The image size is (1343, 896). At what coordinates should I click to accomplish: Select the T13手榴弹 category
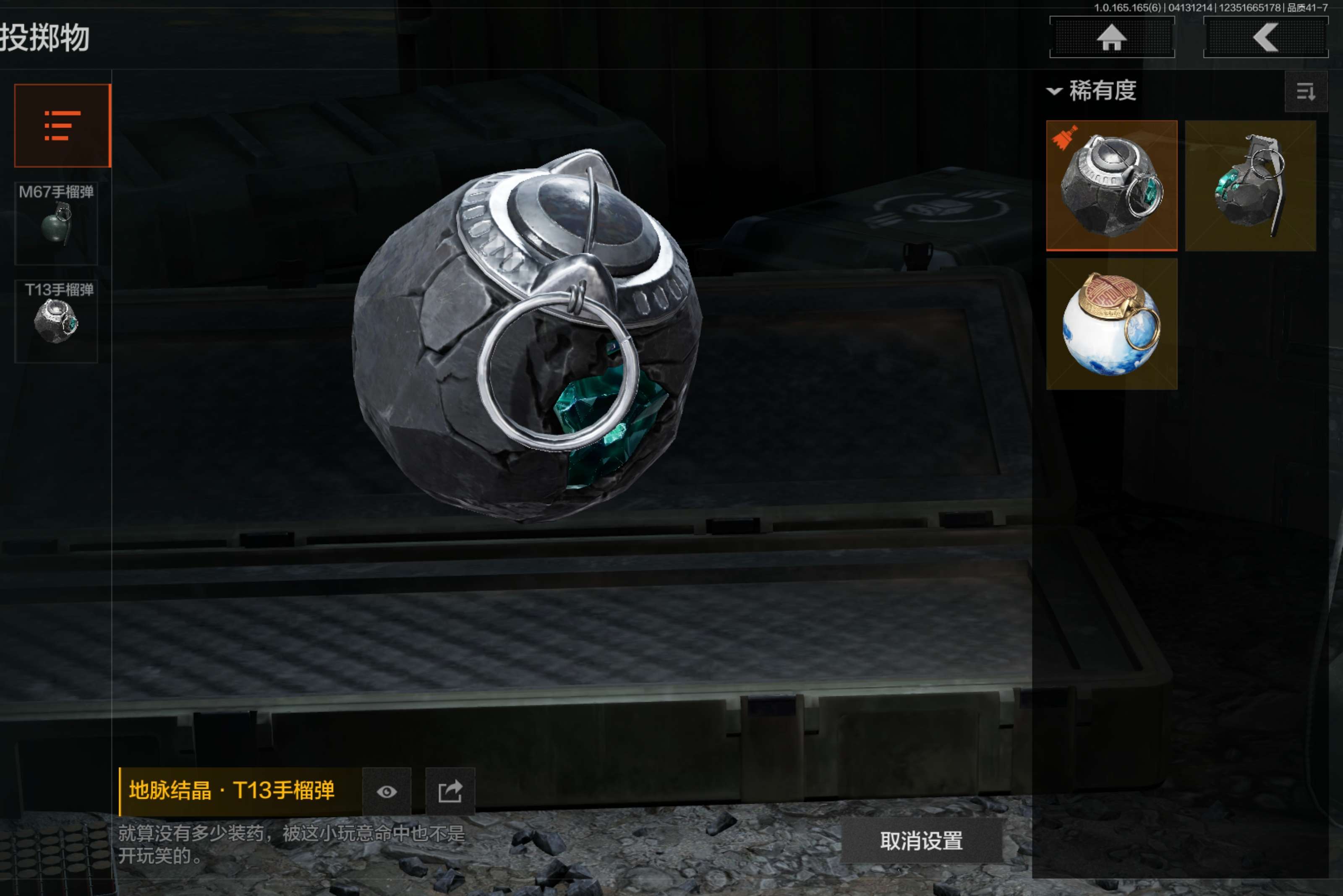pyautogui.click(x=56, y=320)
